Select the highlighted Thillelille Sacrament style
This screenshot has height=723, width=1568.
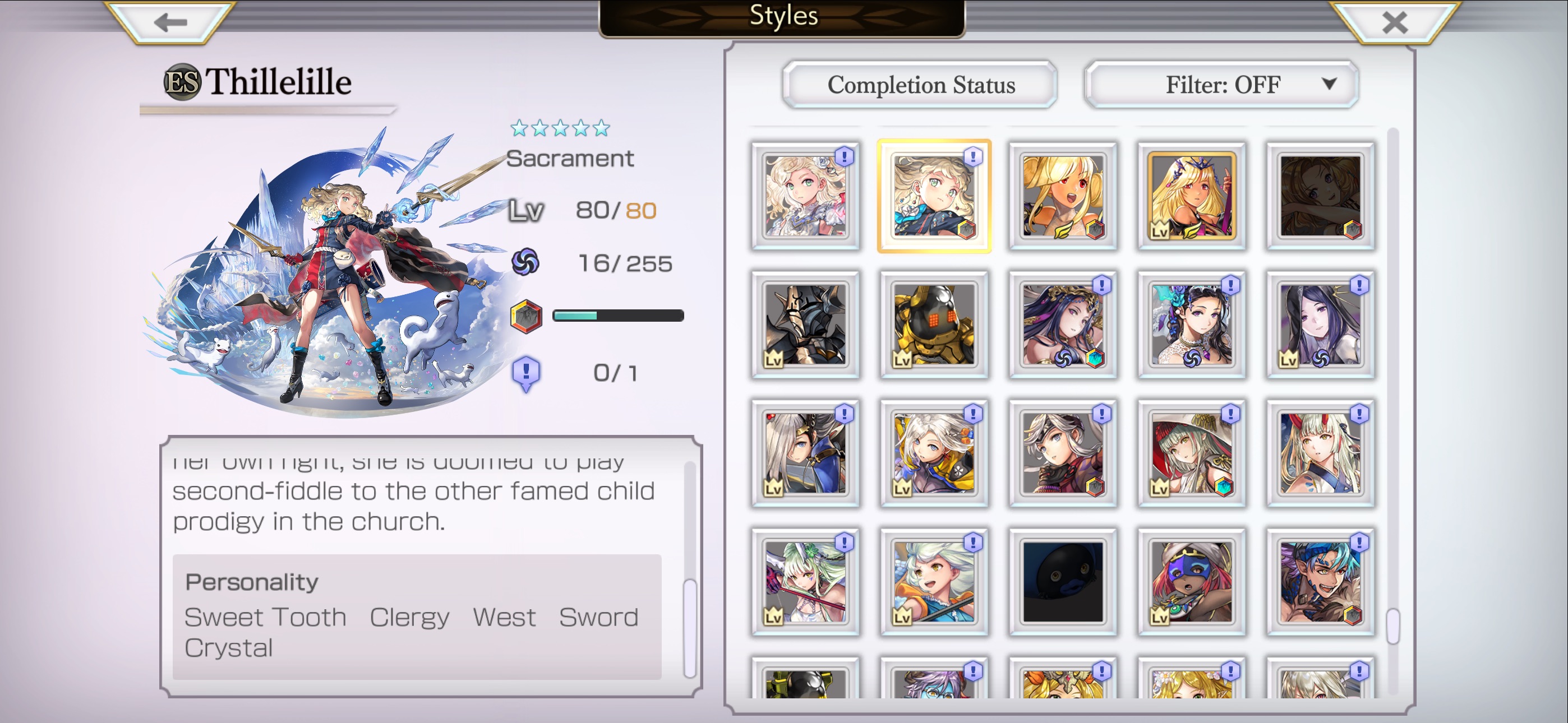coord(934,196)
